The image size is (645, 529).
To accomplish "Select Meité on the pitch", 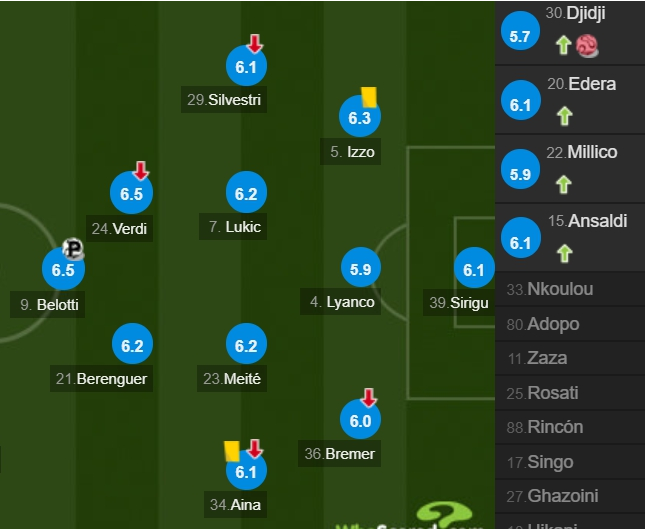I will [247, 346].
